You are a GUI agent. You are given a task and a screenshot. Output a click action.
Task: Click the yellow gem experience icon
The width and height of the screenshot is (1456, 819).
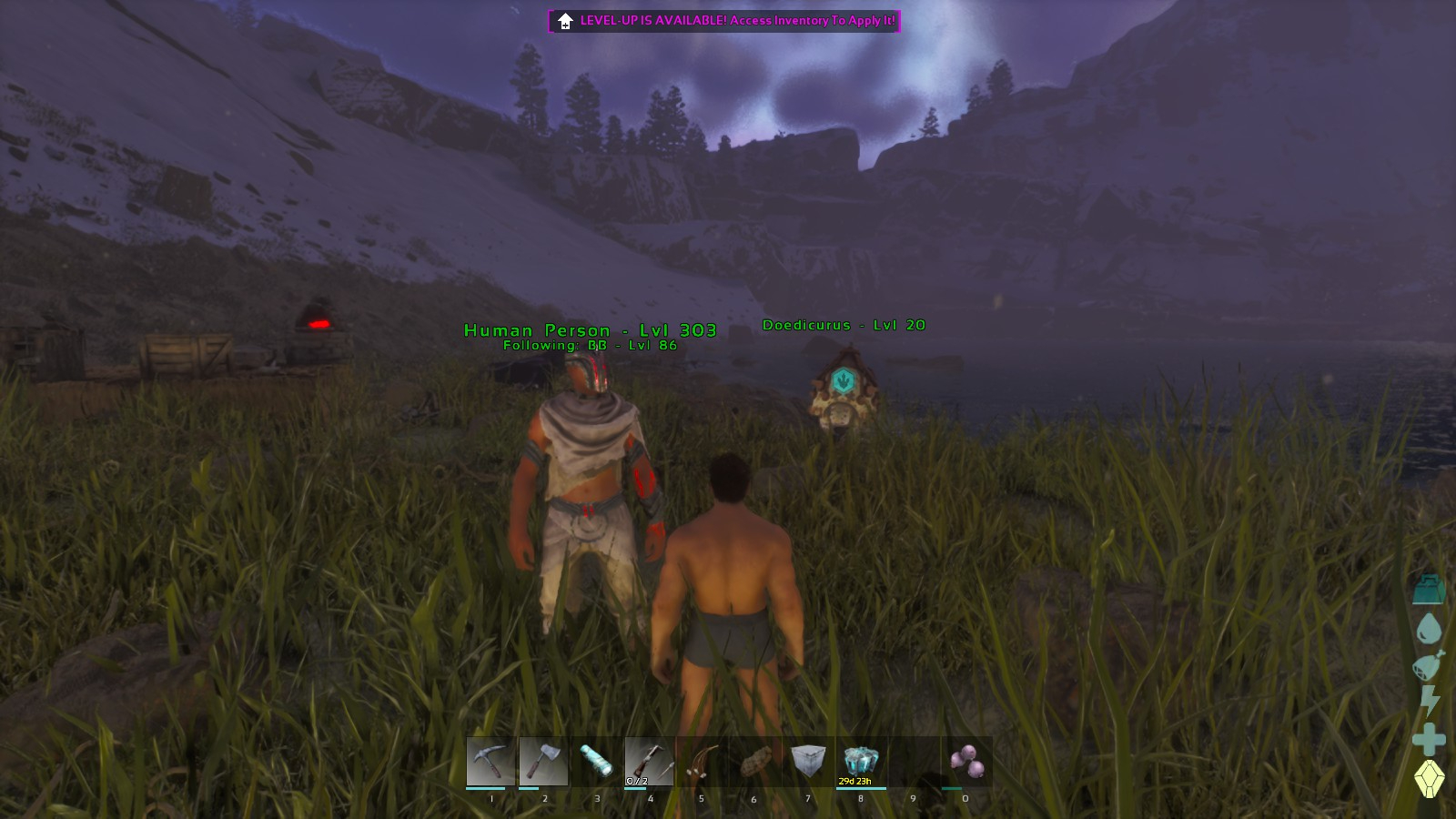tap(1430, 779)
